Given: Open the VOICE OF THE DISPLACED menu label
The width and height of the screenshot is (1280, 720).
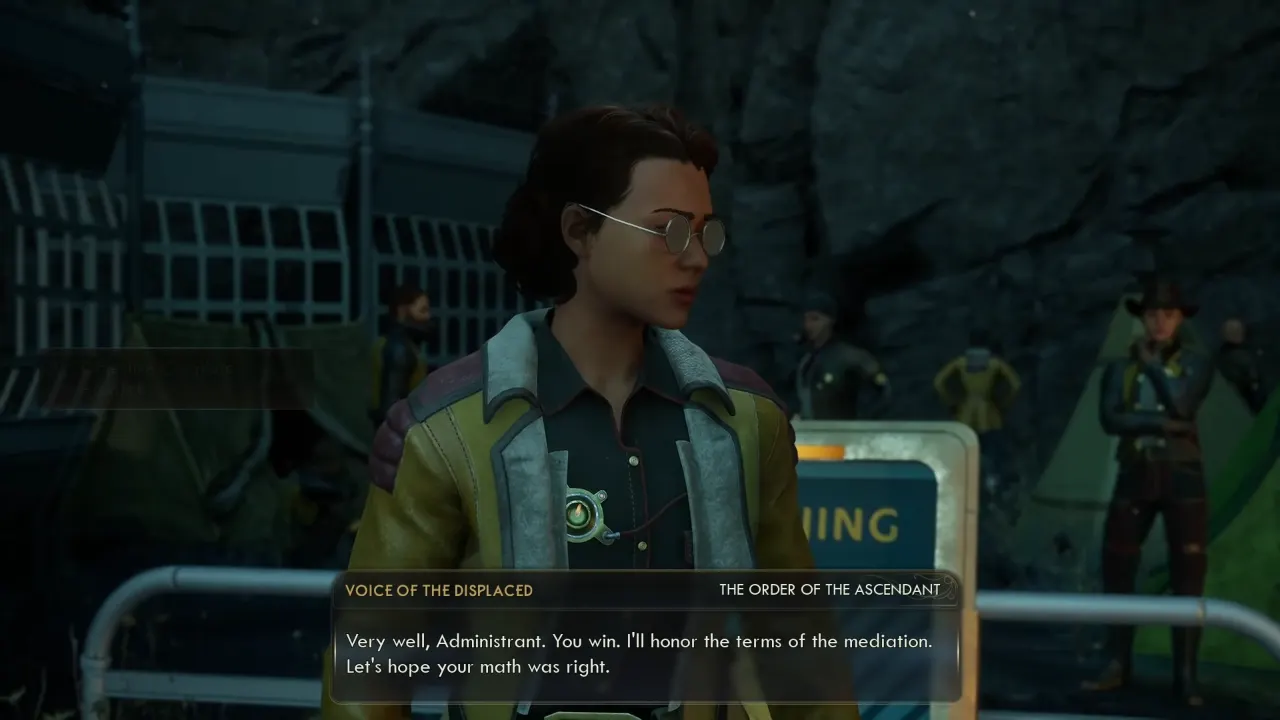Looking at the screenshot, I should [x=439, y=590].
